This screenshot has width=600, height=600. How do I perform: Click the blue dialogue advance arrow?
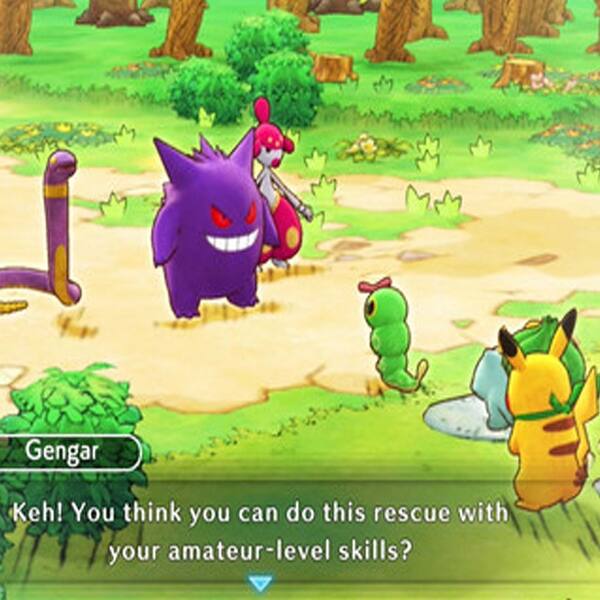pyautogui.click(x=260, y=582)
